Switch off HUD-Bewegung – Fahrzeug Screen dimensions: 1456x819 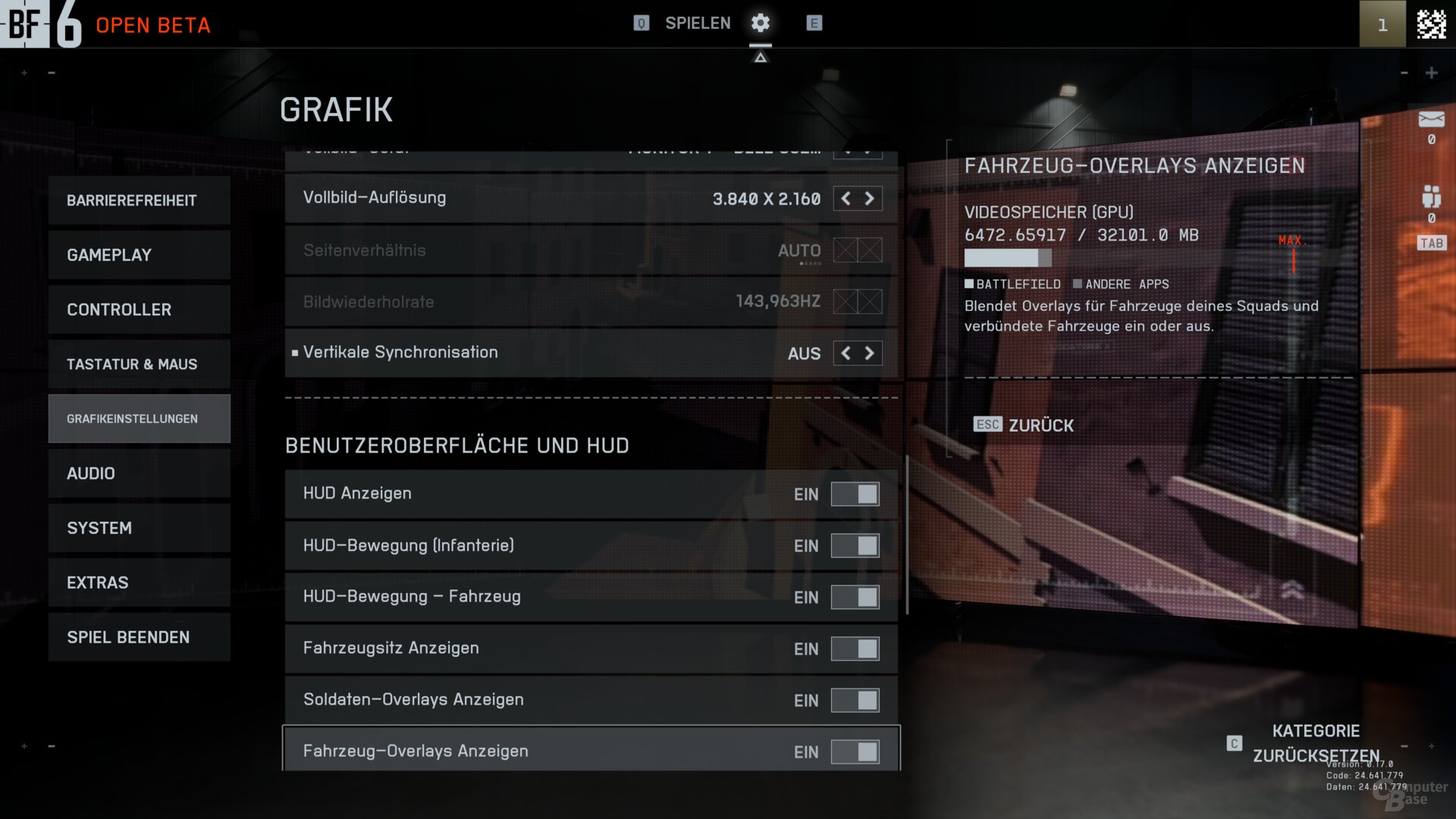coord(855,598)
